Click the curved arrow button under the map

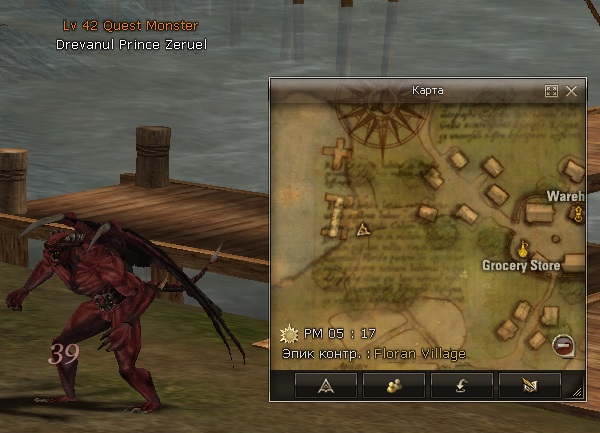click(x=460, y=384)
